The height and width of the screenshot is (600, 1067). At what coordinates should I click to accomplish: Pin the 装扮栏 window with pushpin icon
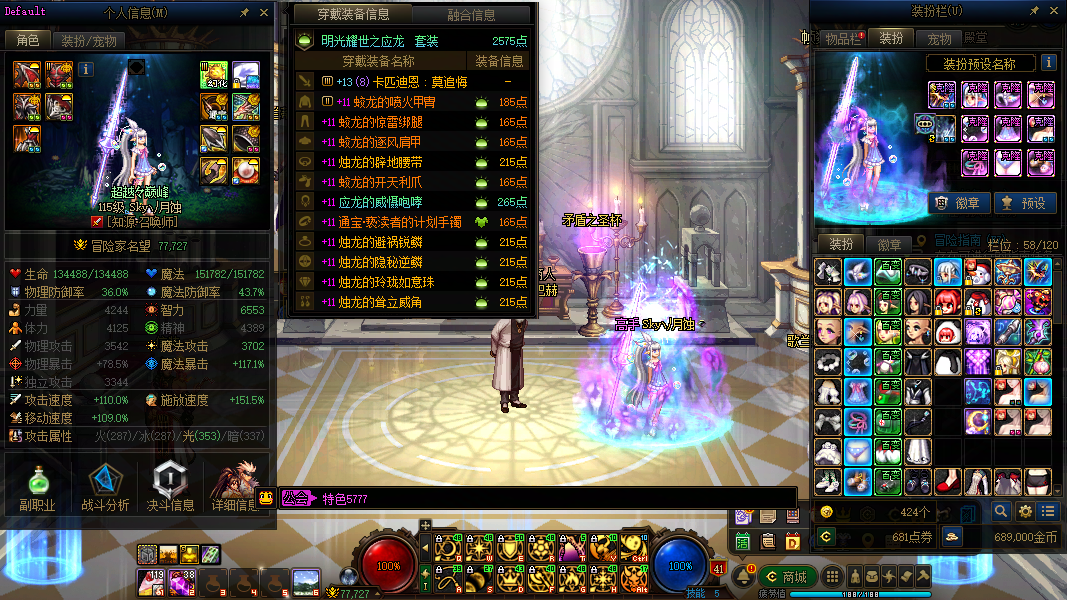1034,13
